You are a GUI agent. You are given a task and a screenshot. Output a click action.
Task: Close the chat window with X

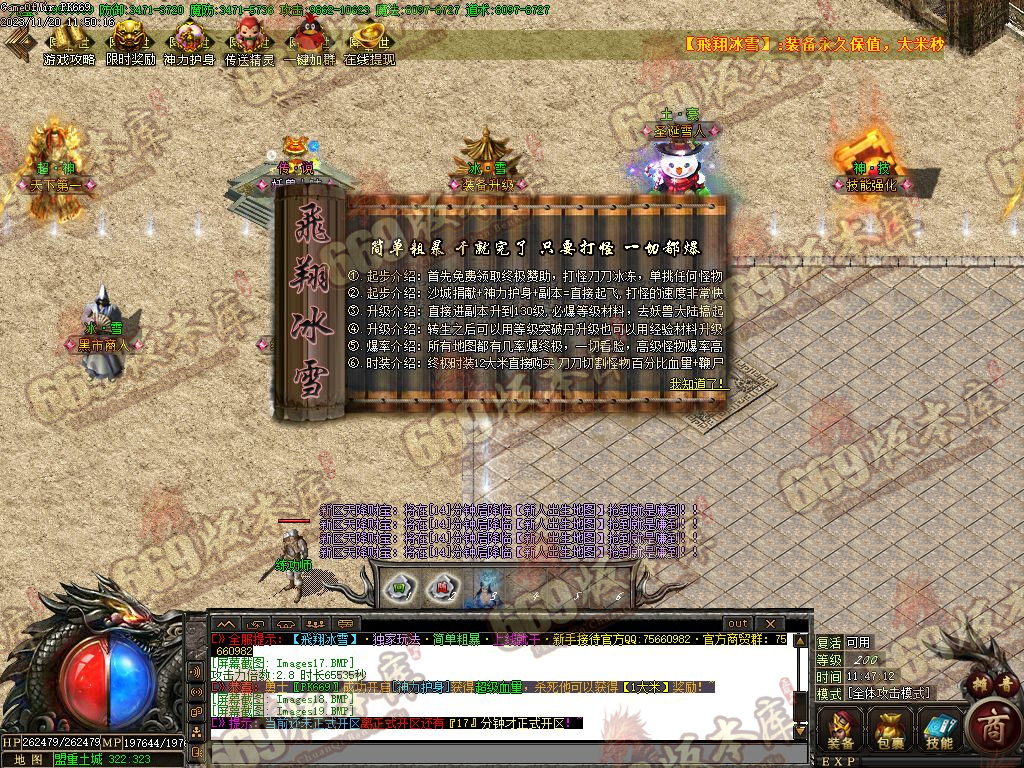[x=769, y=623]
